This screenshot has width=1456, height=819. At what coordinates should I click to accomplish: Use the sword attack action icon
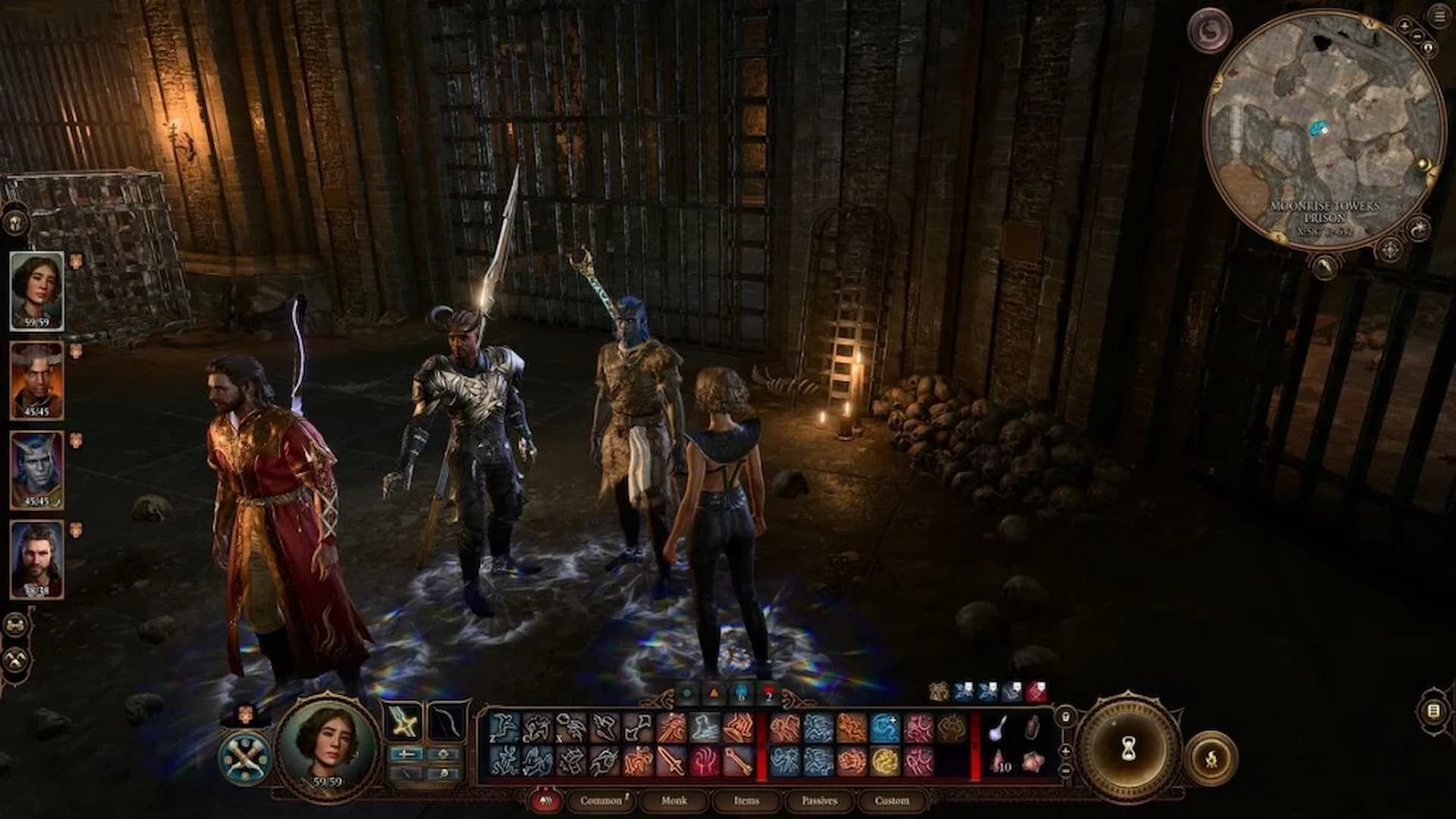coord(671,761)
